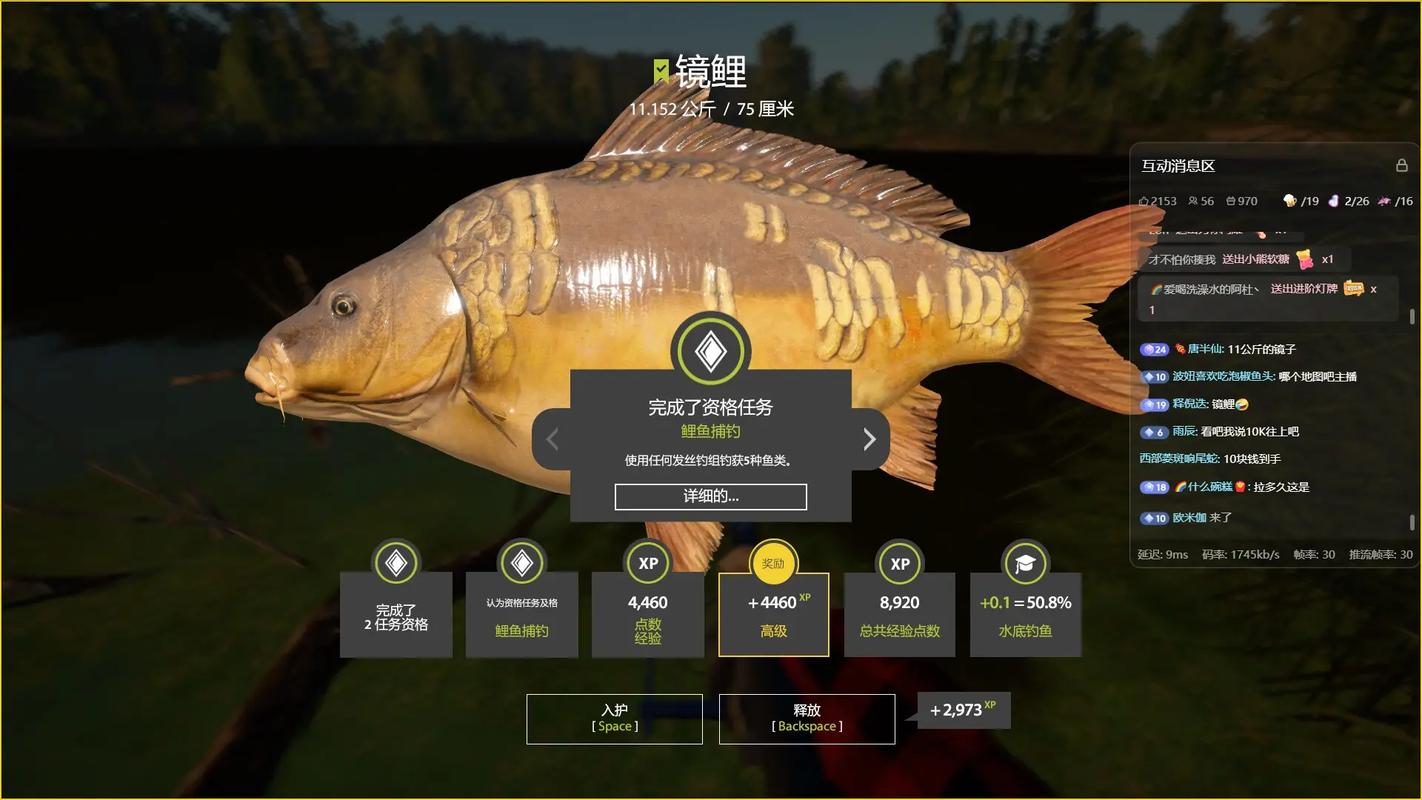Select the 4,460 点数经验 tile

tap(647, 614)
